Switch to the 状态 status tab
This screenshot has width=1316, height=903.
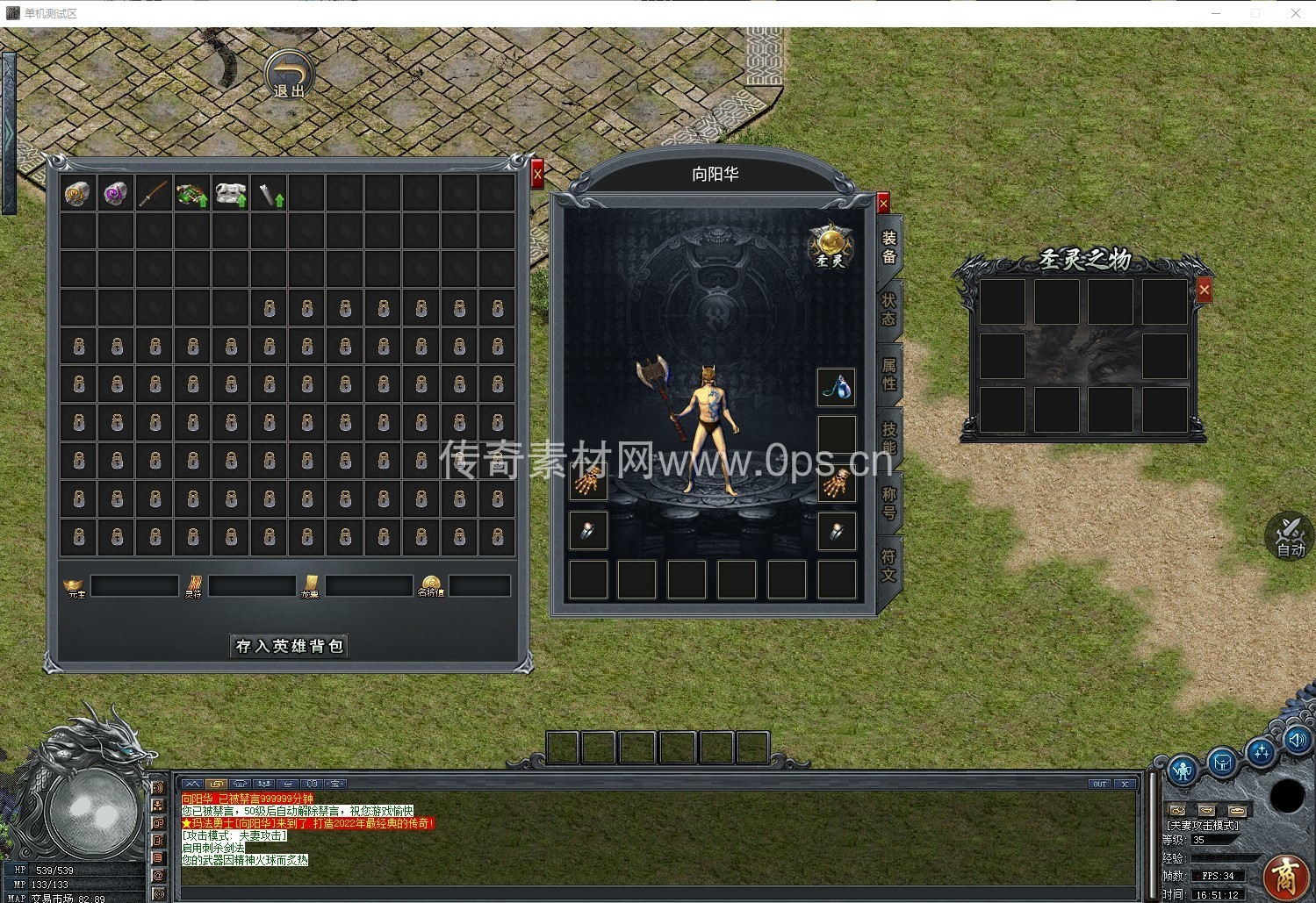(x=888, y=309)
